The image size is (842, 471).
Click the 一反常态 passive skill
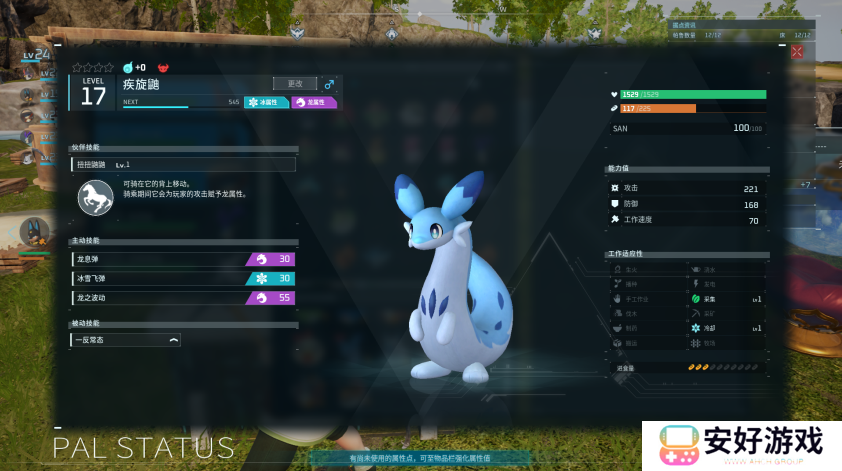(x=126, y=340)
